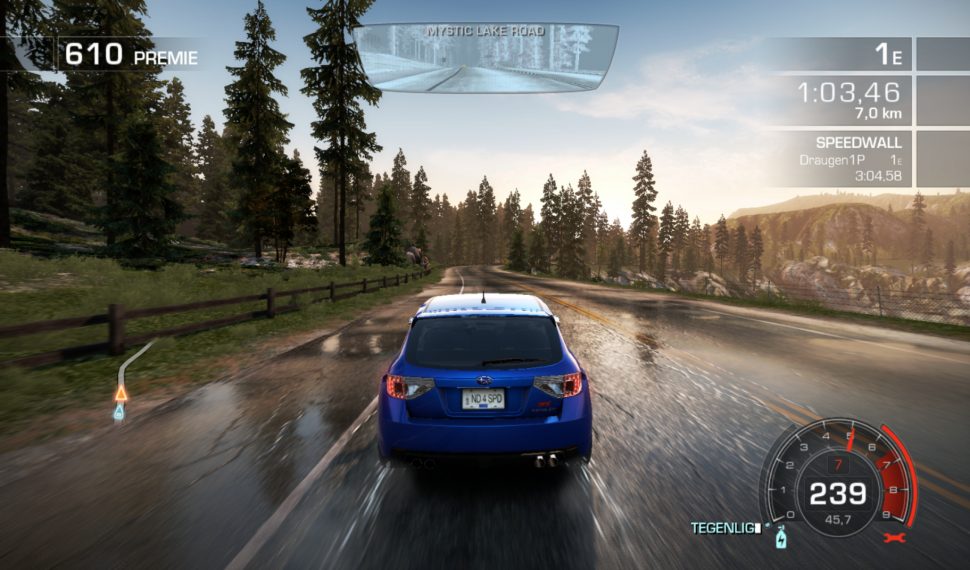Click the red wrench damage icon
The width and height of the screenshot is (970, 570).
[x=895, y=538]
